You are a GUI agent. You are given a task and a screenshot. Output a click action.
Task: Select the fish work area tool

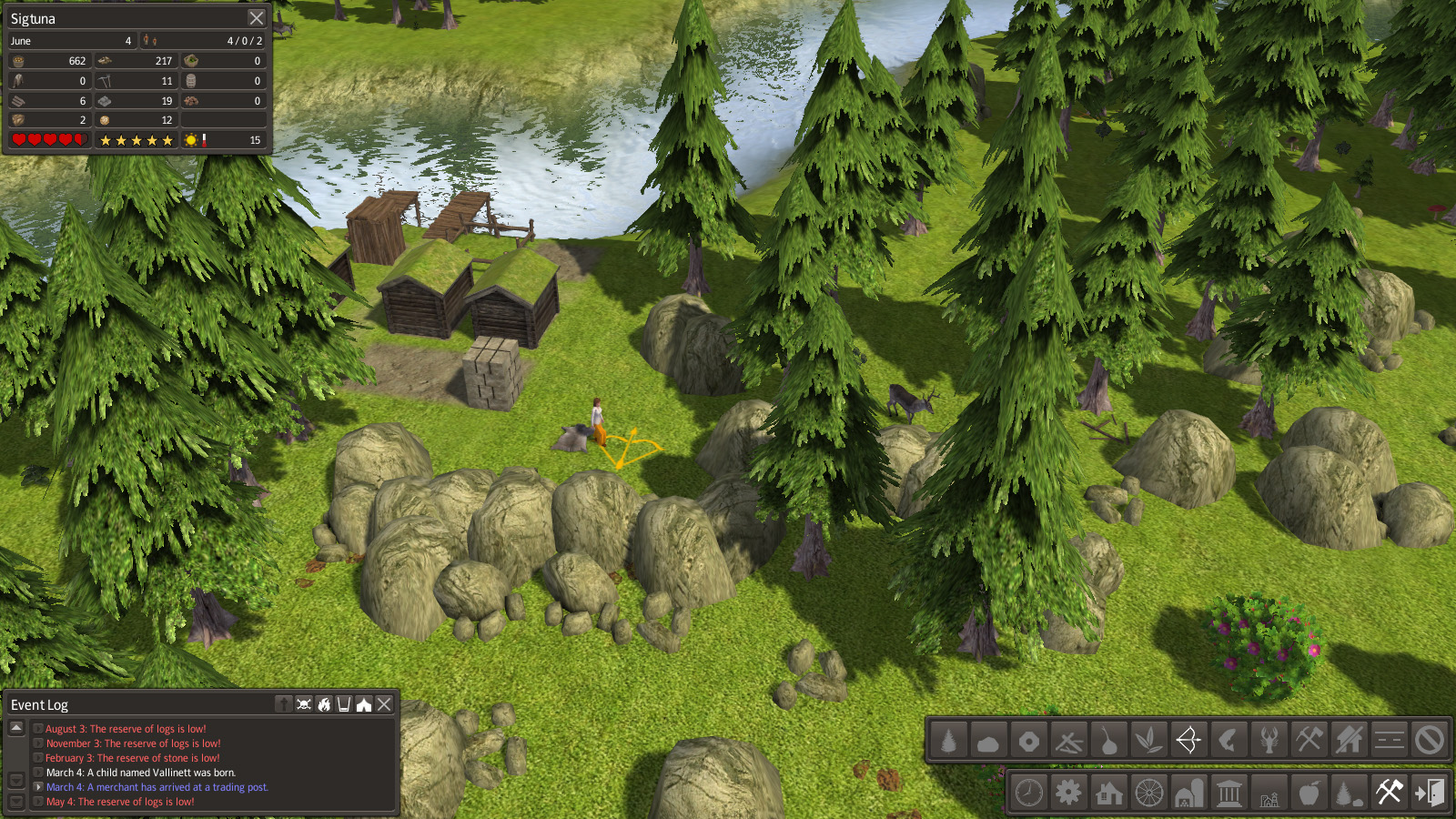coord(1228,740)
